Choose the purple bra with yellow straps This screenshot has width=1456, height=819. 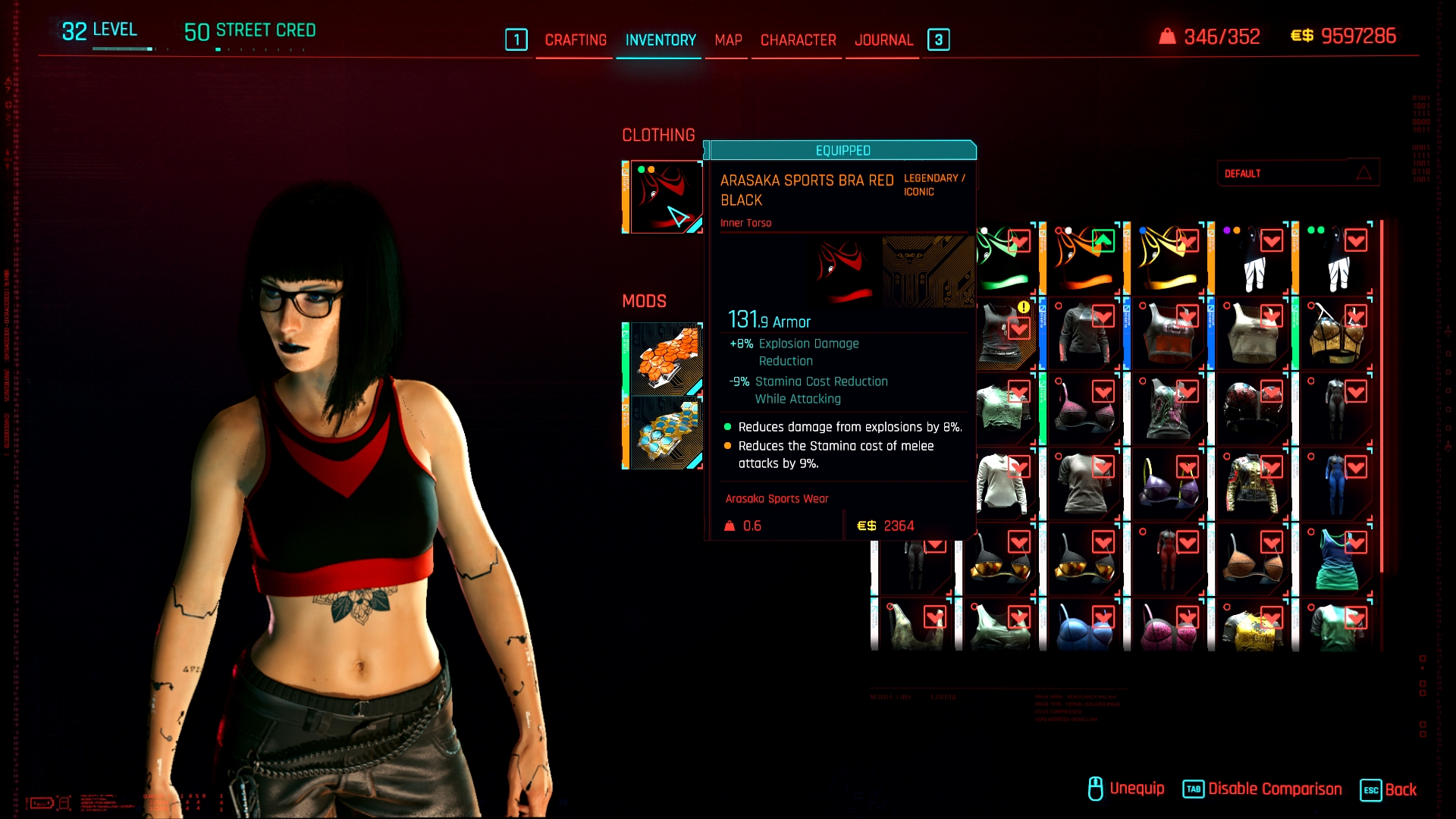click(x=1168, y=484)
